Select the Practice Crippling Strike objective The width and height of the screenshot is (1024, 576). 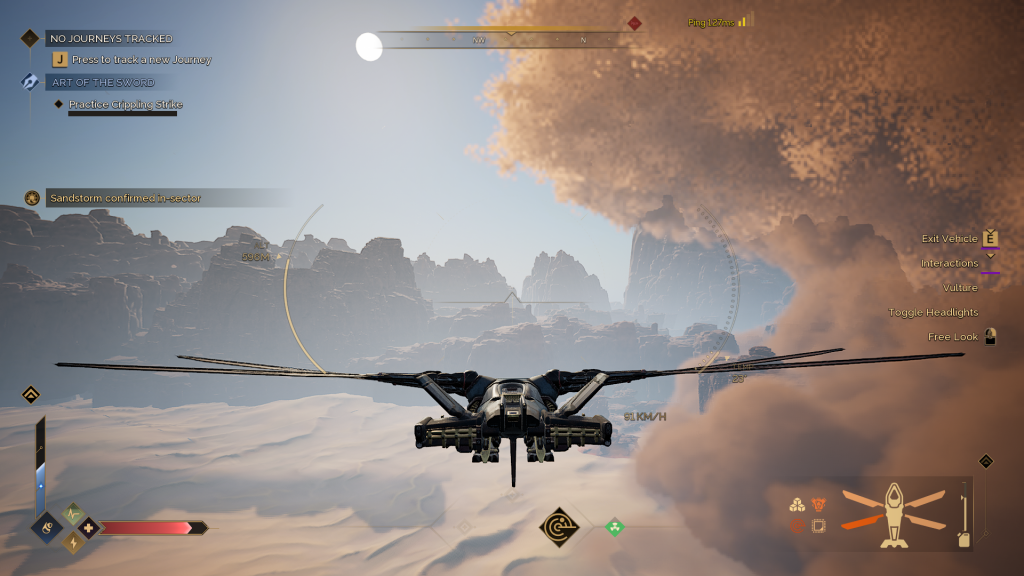(x=125, y=104)
